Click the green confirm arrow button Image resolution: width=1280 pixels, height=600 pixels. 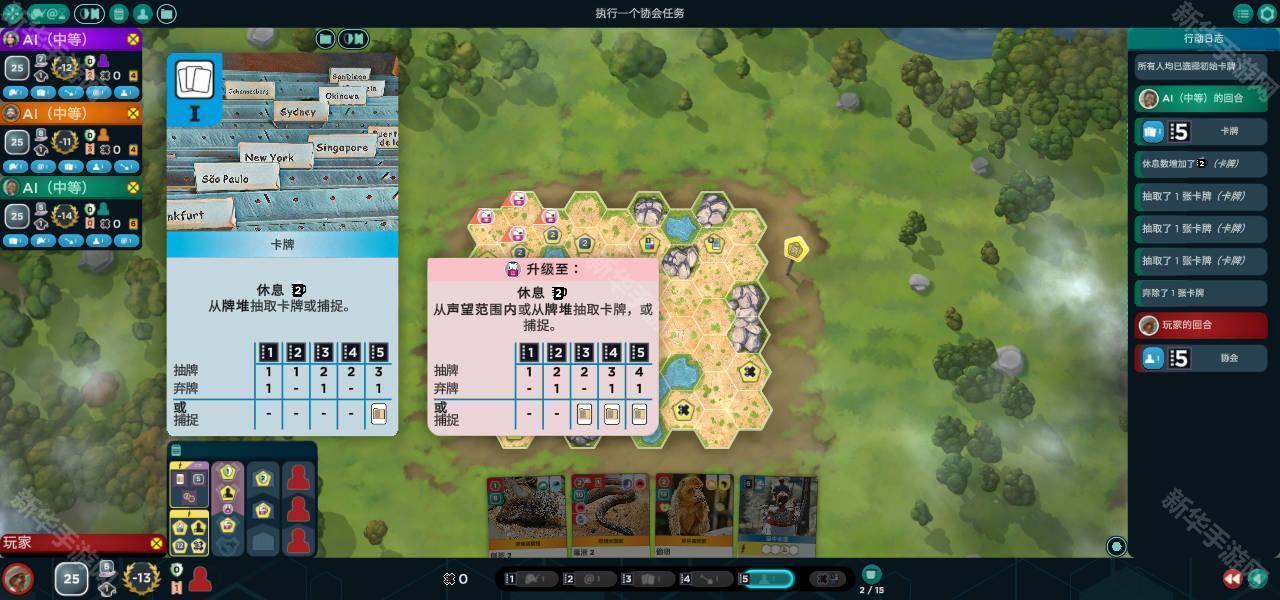(1258, 578)
